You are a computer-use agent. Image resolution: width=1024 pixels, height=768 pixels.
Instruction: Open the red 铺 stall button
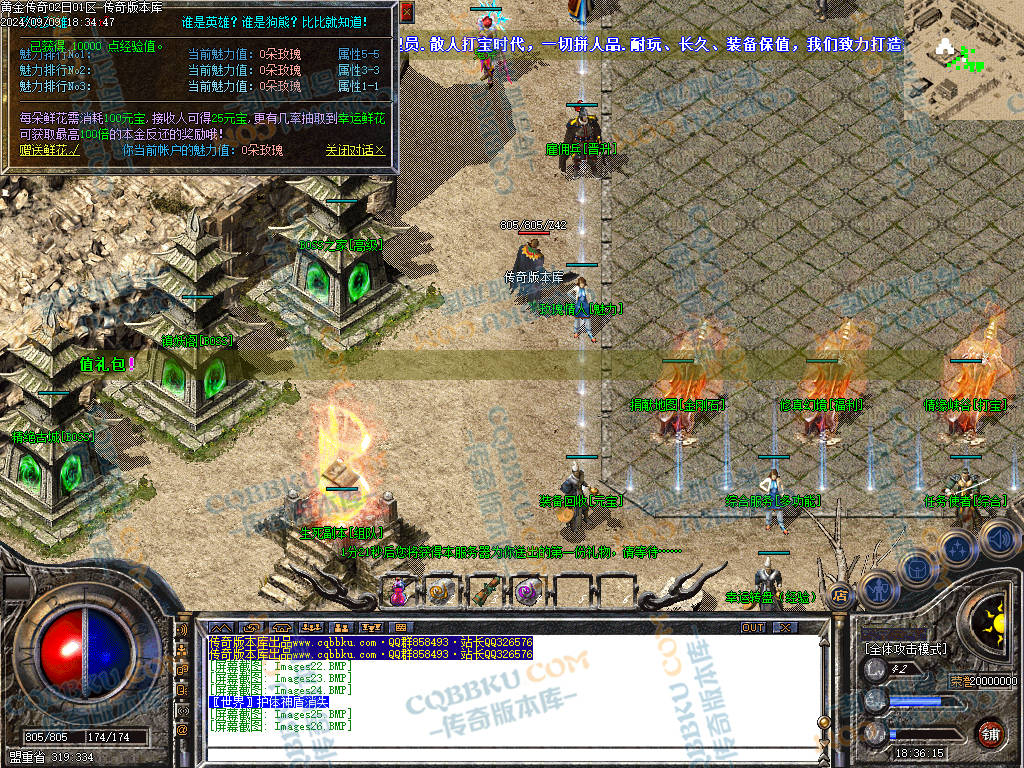click(990, 733)
